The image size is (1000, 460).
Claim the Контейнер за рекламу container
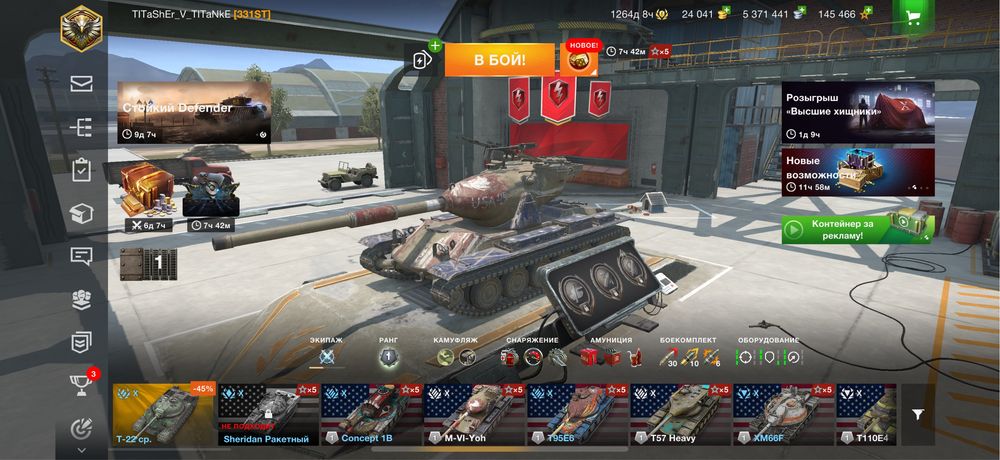click(857, 229)
